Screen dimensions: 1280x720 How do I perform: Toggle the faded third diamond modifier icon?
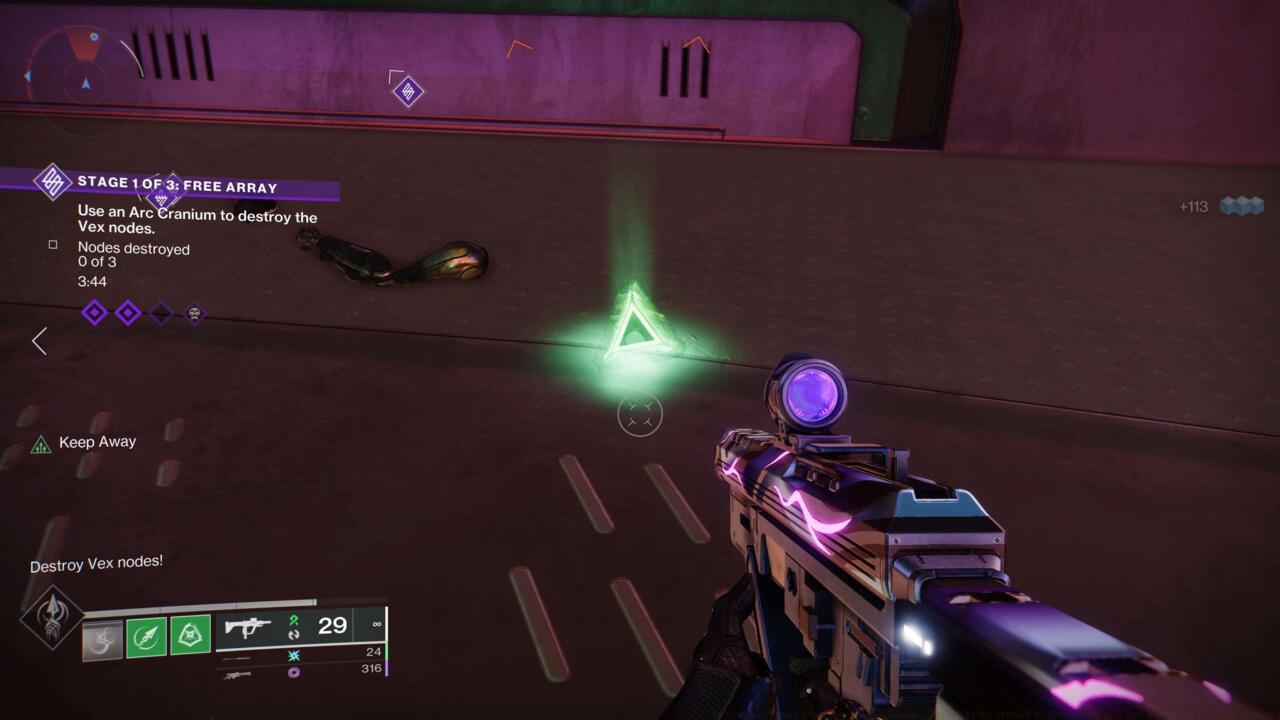tap(161, 312)
